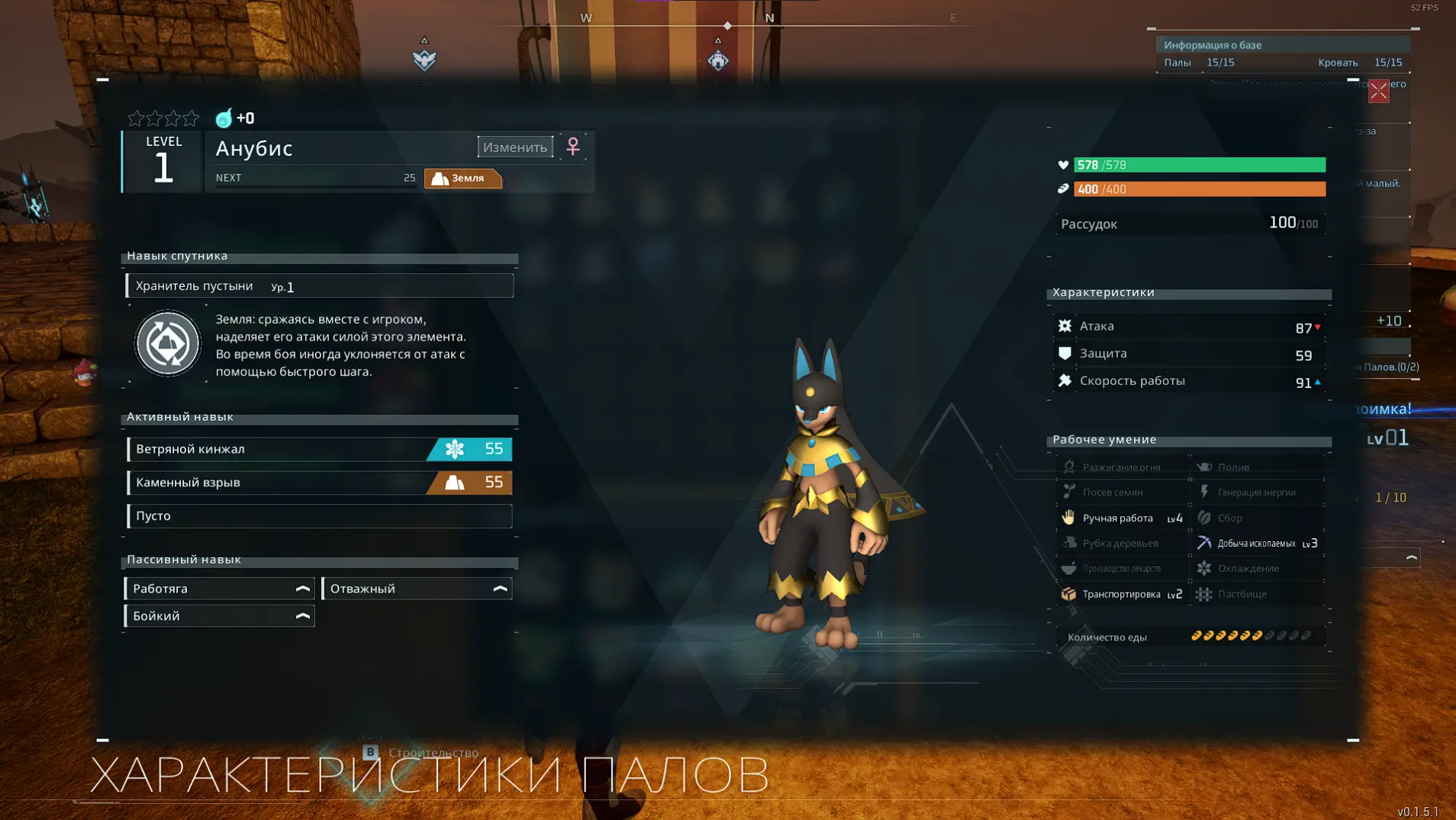Click the soul condenser +0 icon
This screenshot has height=820, width=1456.
224,118
